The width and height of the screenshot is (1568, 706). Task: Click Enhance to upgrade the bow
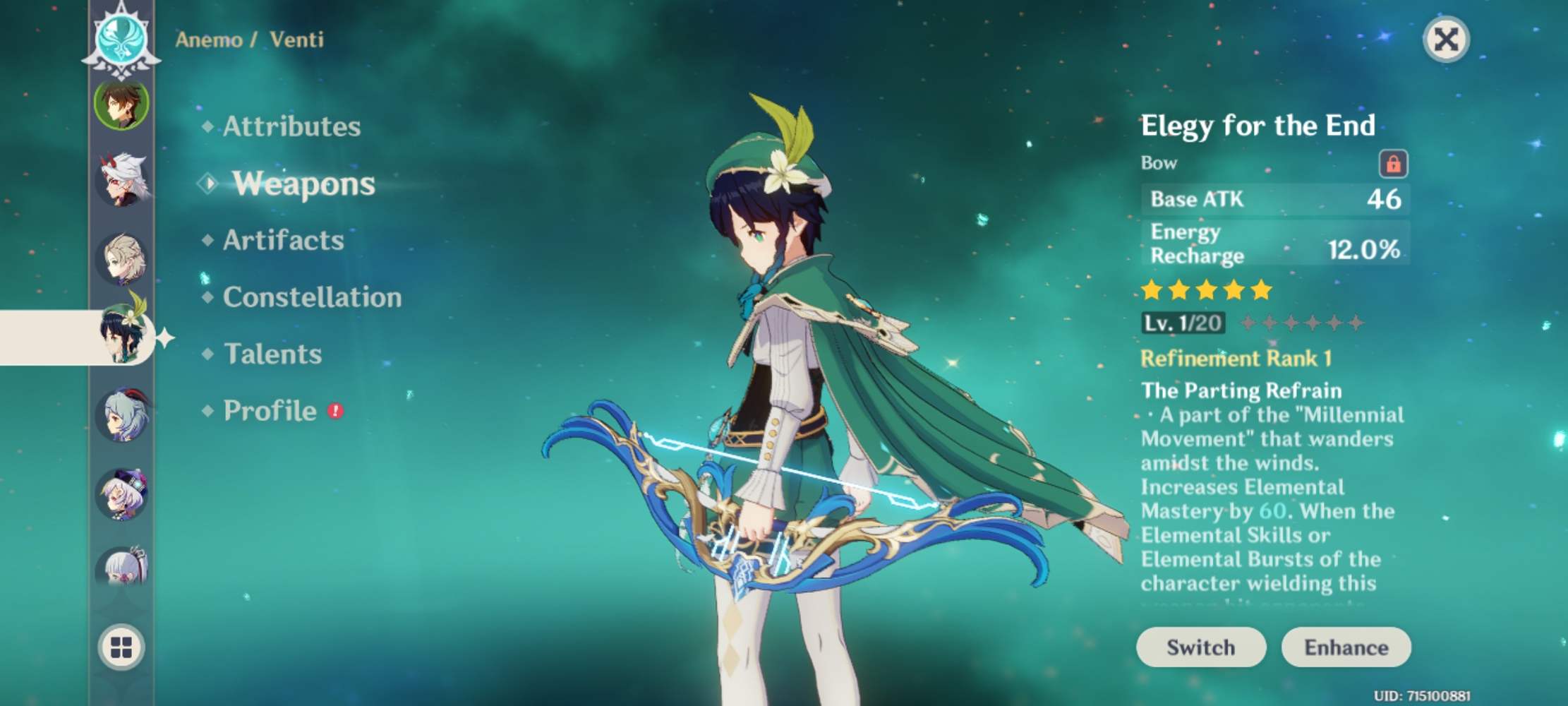pos(1345,647)
